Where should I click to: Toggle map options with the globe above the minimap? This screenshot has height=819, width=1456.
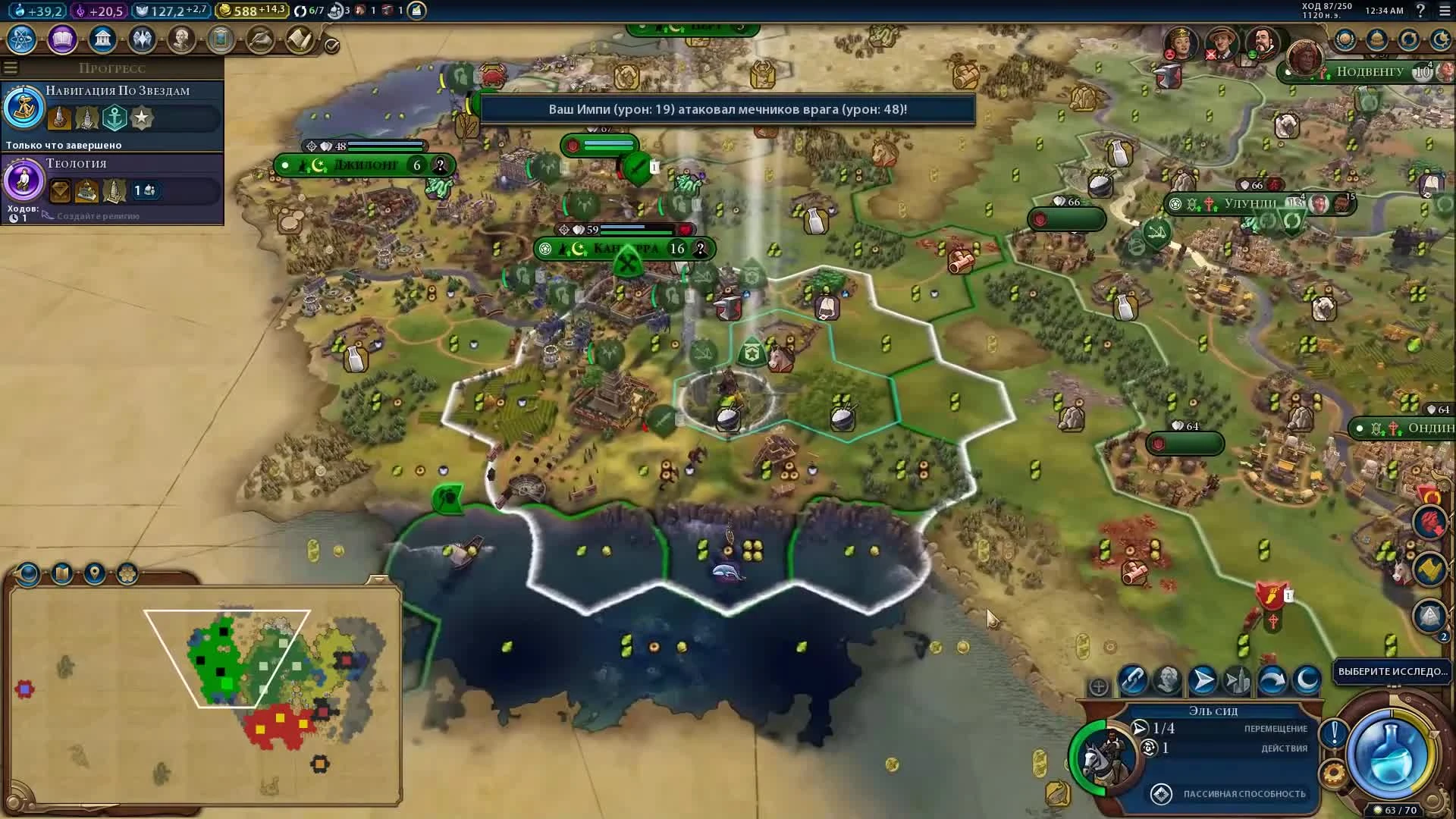[27, 574]
